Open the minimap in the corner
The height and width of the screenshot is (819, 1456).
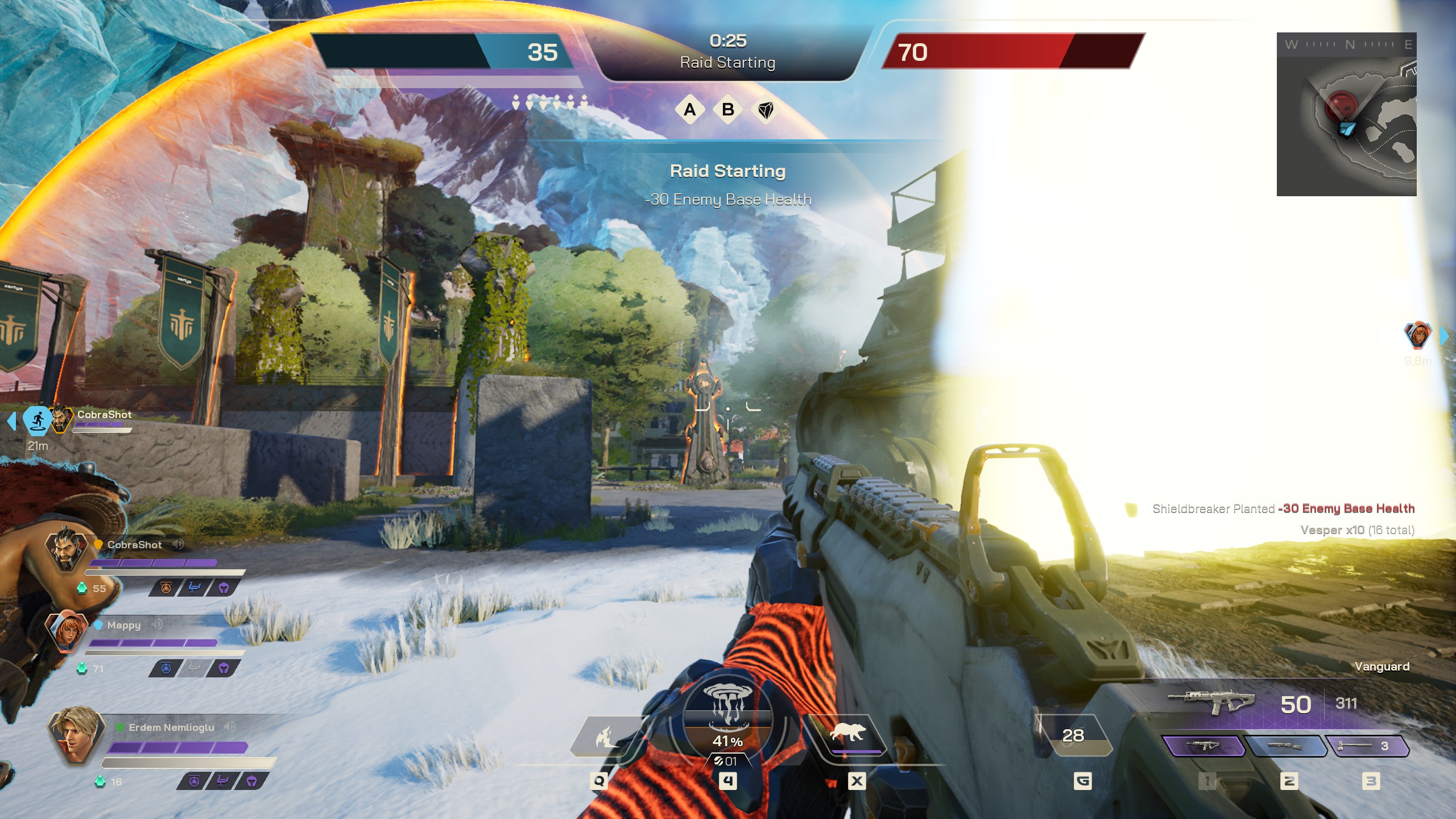click(1346, 114)
